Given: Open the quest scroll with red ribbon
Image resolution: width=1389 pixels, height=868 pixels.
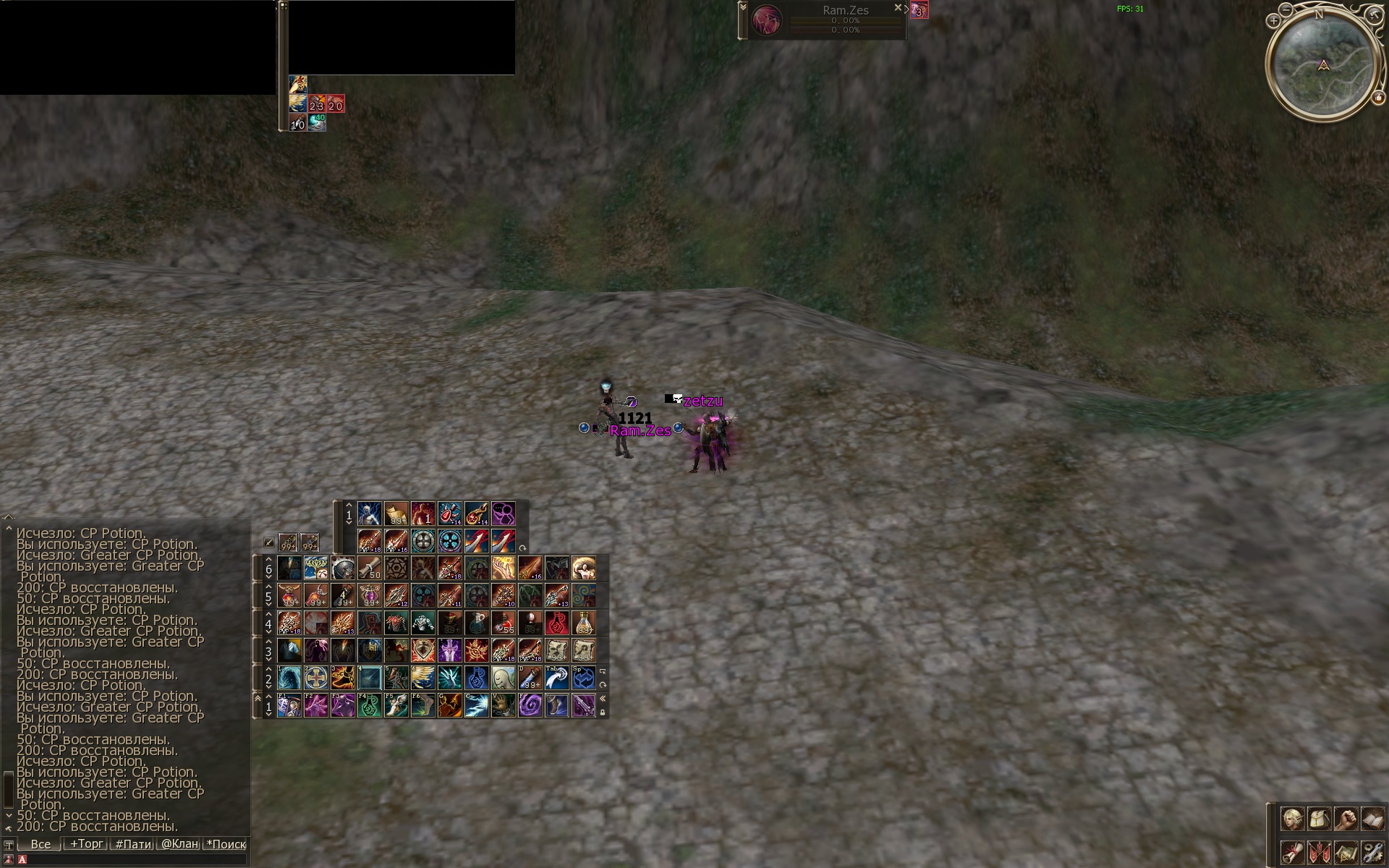Looking at the screenshot, I should point(1292,852).
